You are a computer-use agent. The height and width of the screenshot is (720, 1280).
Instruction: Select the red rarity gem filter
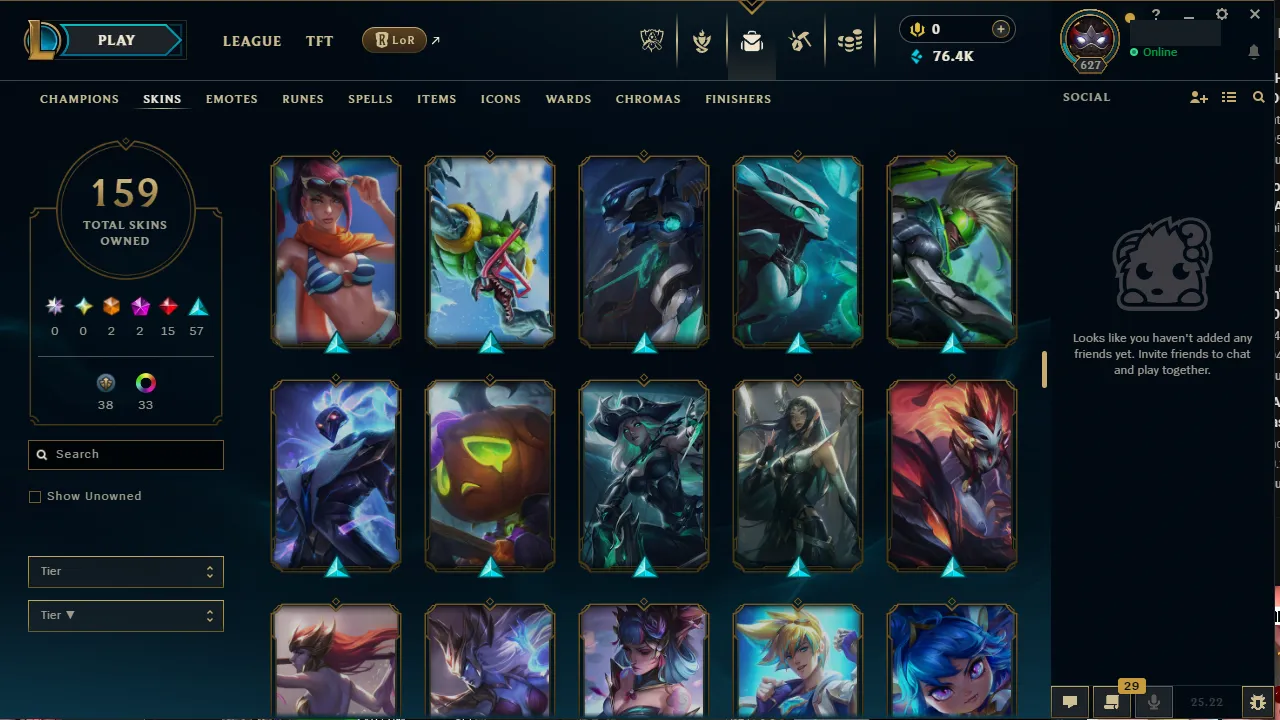(x=168, y=306)
